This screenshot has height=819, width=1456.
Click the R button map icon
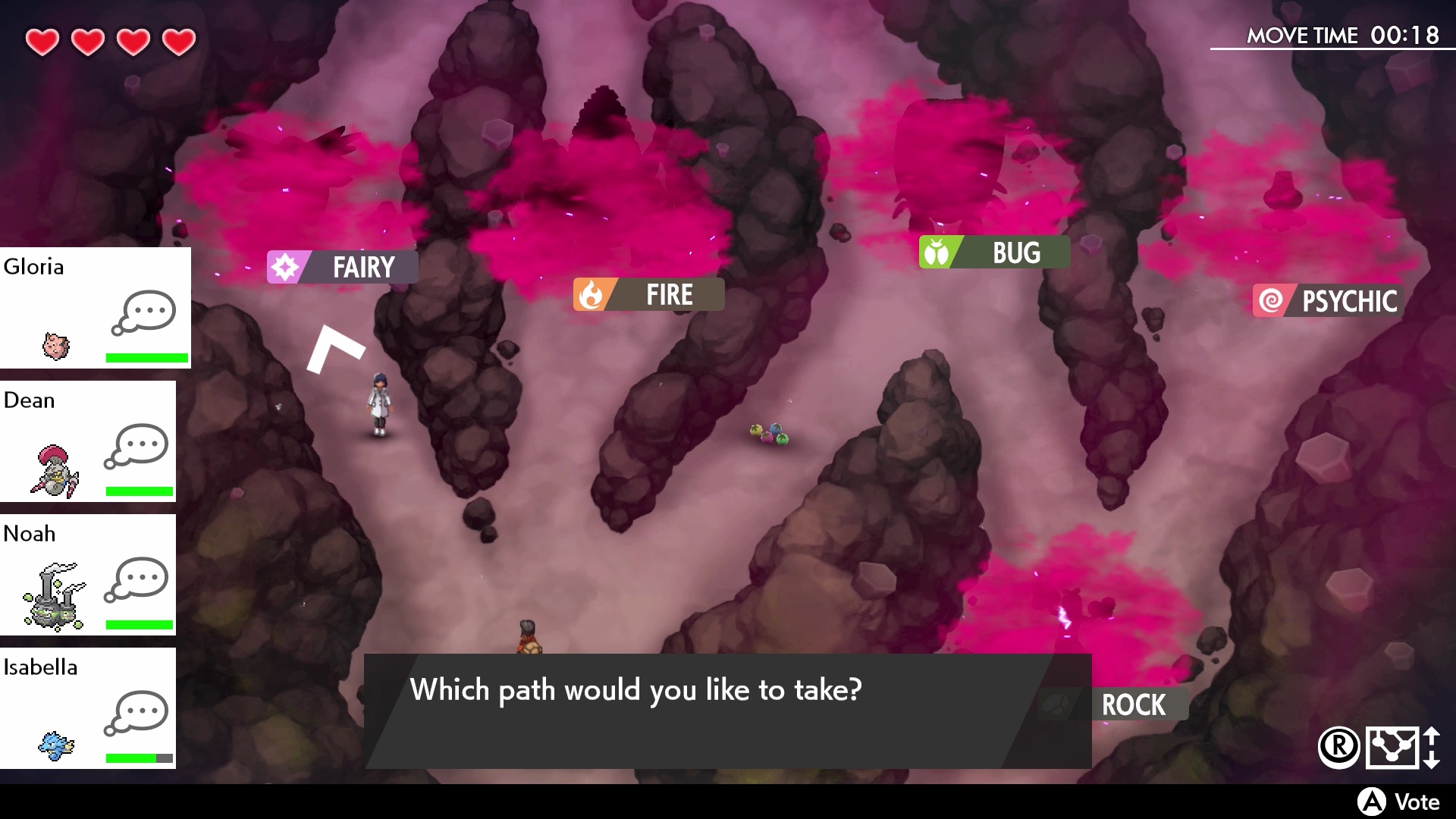(x=1339, y=746)
